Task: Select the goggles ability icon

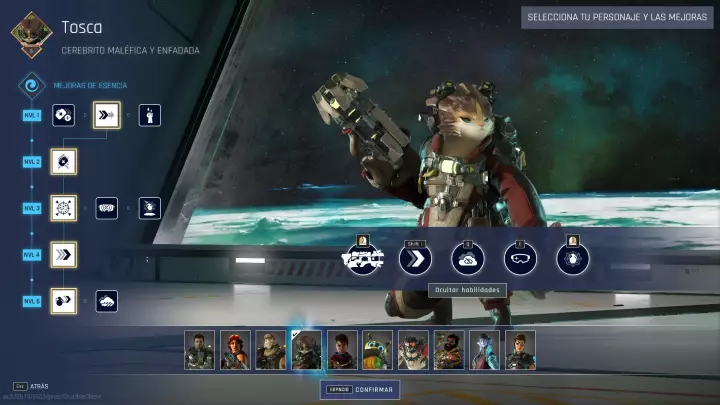Action: coord(520,258)
